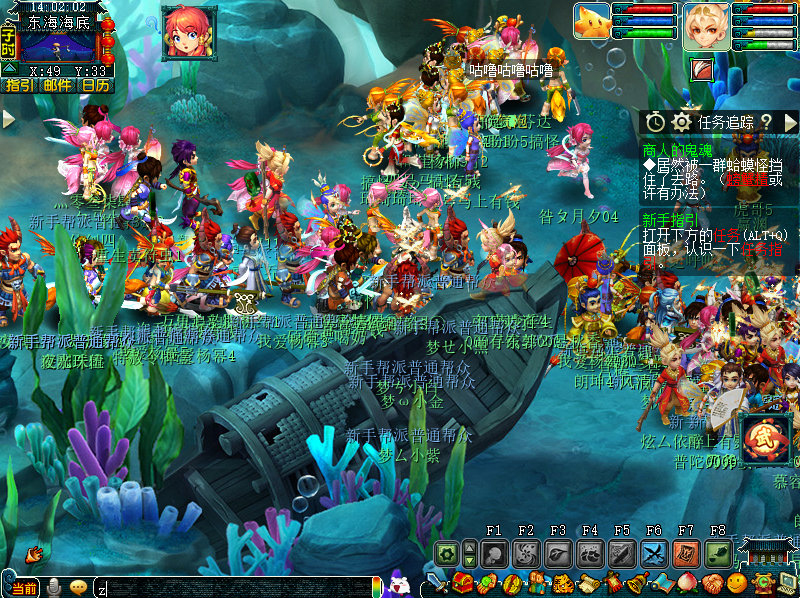This screenshot has height=598, width=800.
Task: Open the 日历 calendar button
Action: pyautogui.click(x=95, y=85)
